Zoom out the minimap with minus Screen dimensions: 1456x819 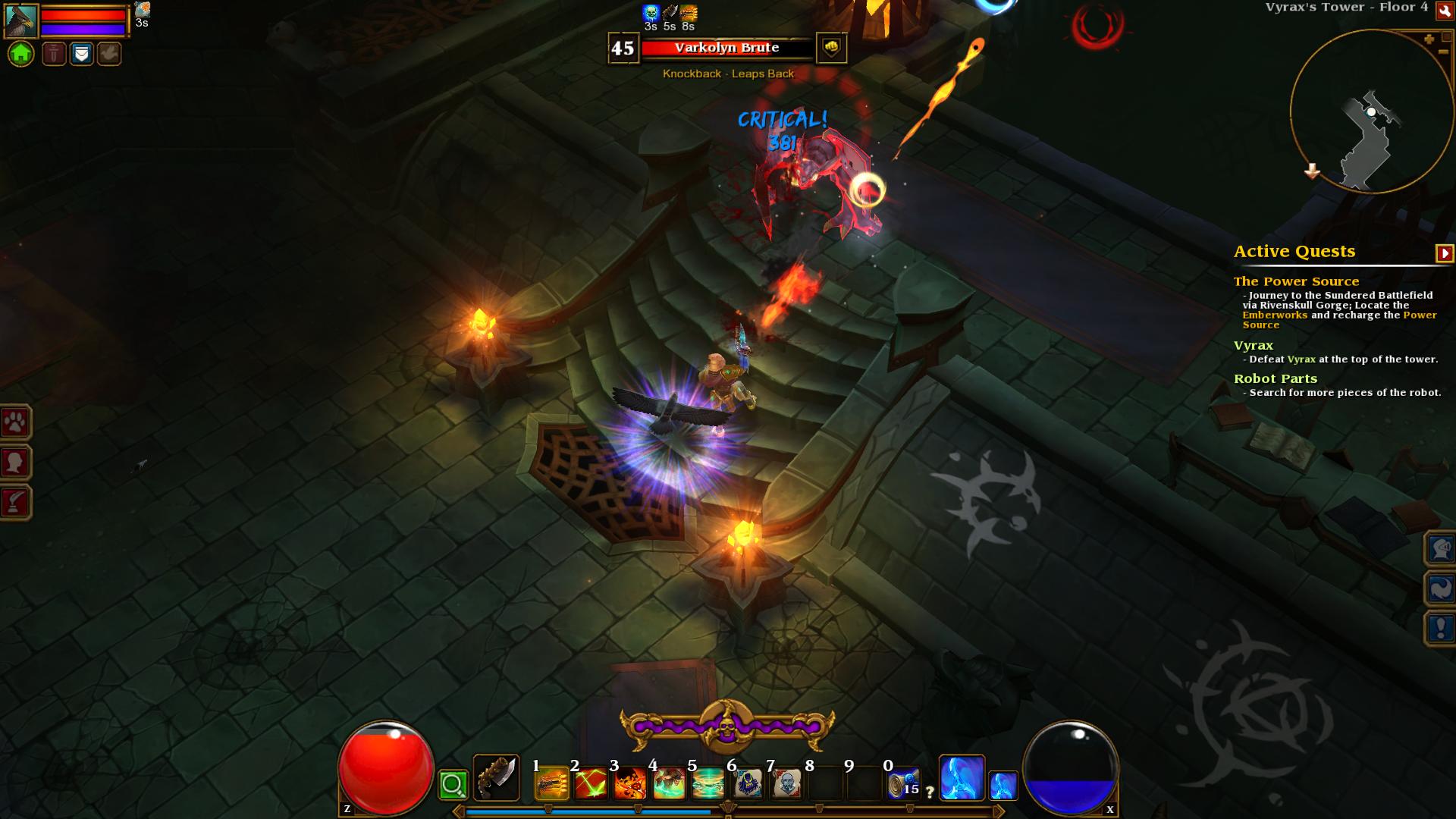tap(1444, 52)
